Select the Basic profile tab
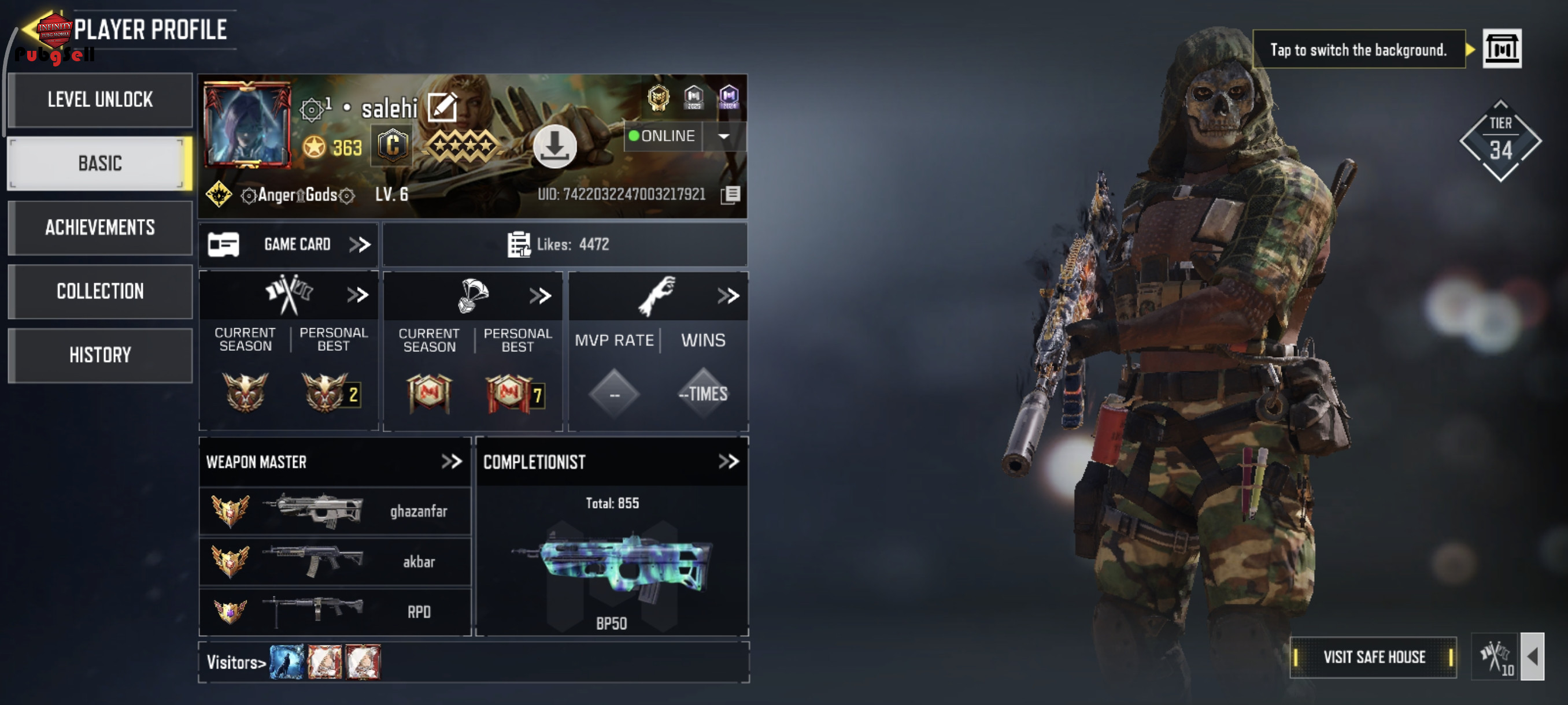 coord(100,164)
